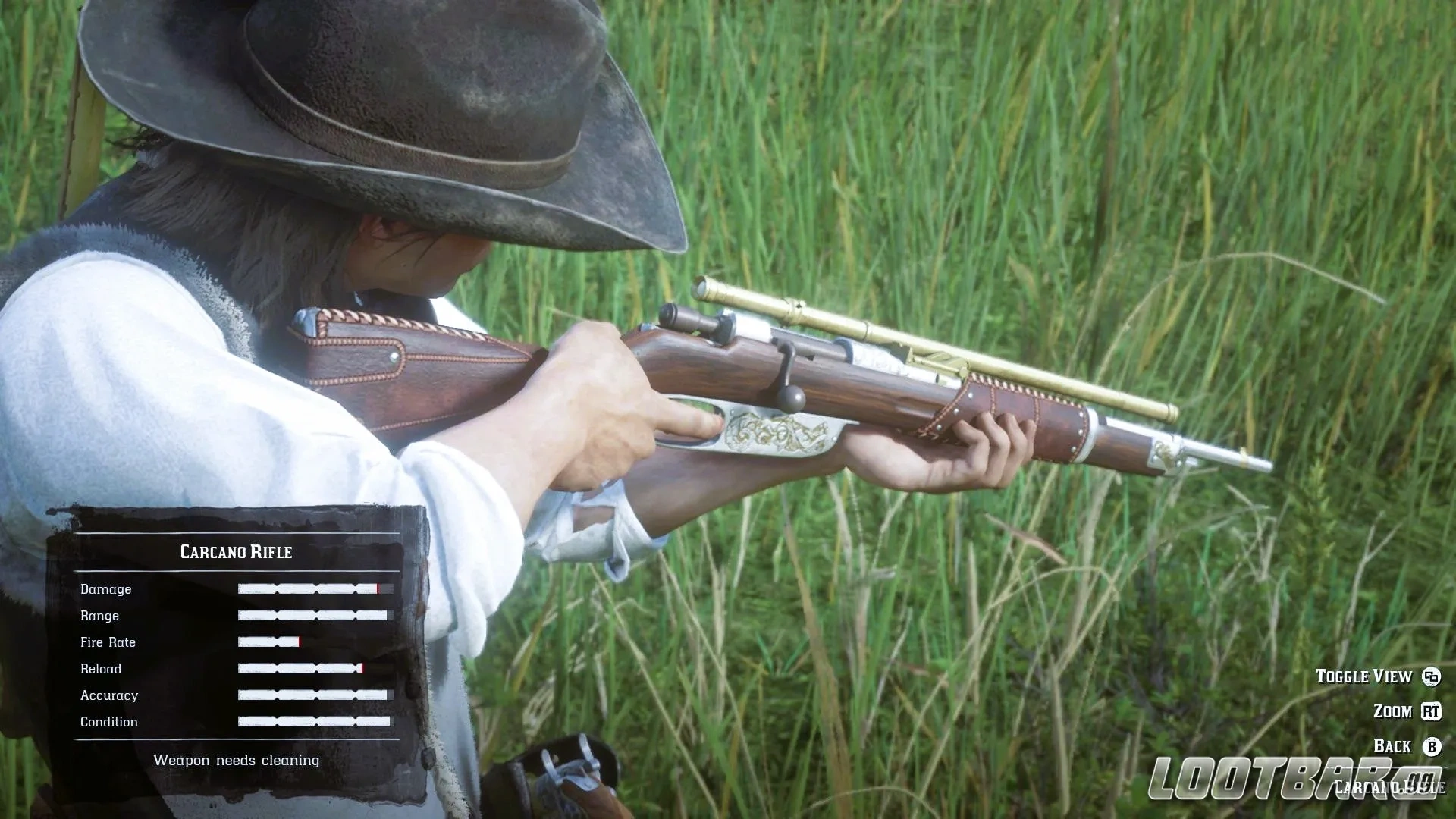Toggle the Accuracy stat row
The height and width of the screenshot is (819, 1456).
(109, 695)
